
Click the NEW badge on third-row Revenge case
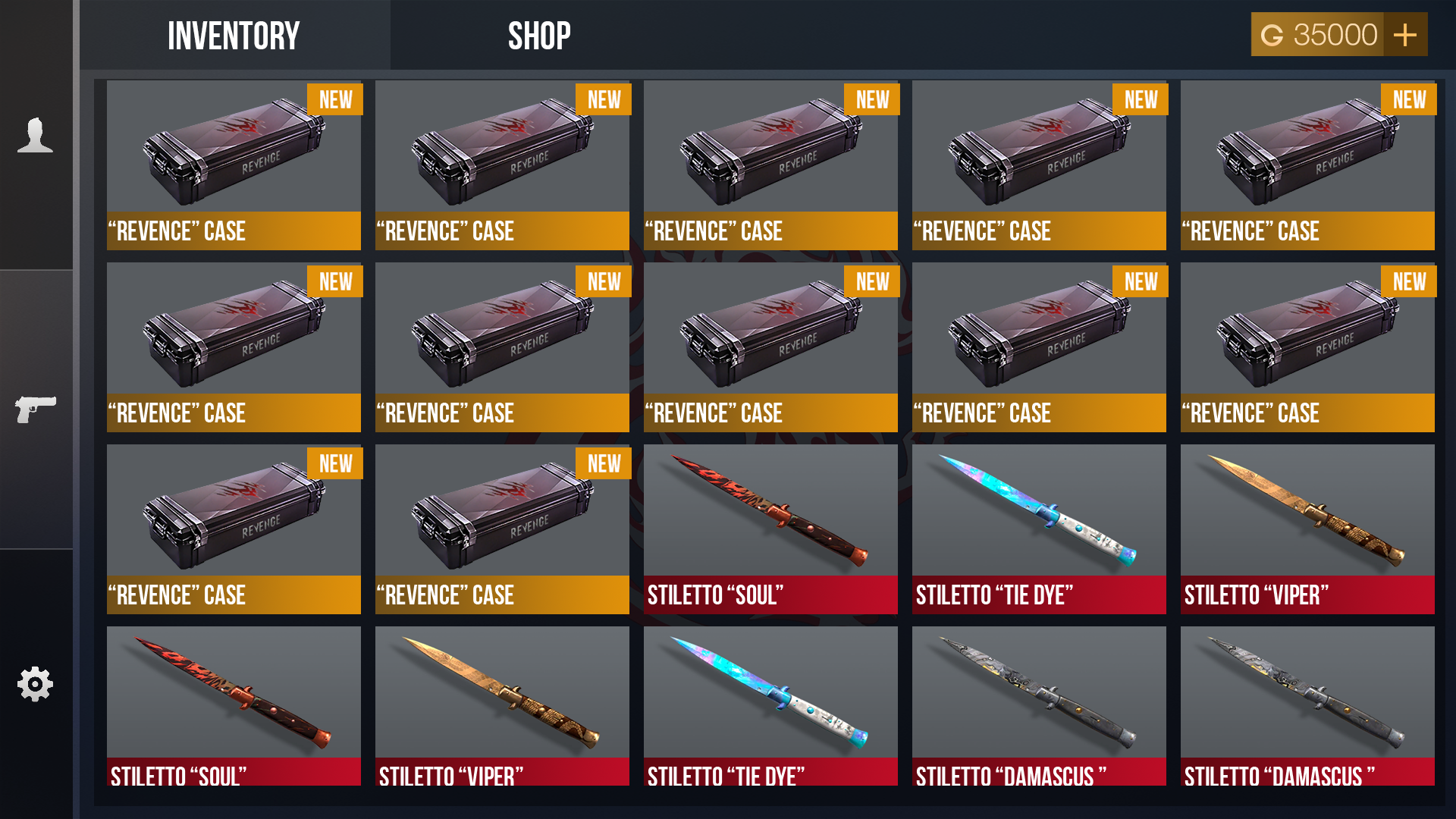click(x=336, y=463)
